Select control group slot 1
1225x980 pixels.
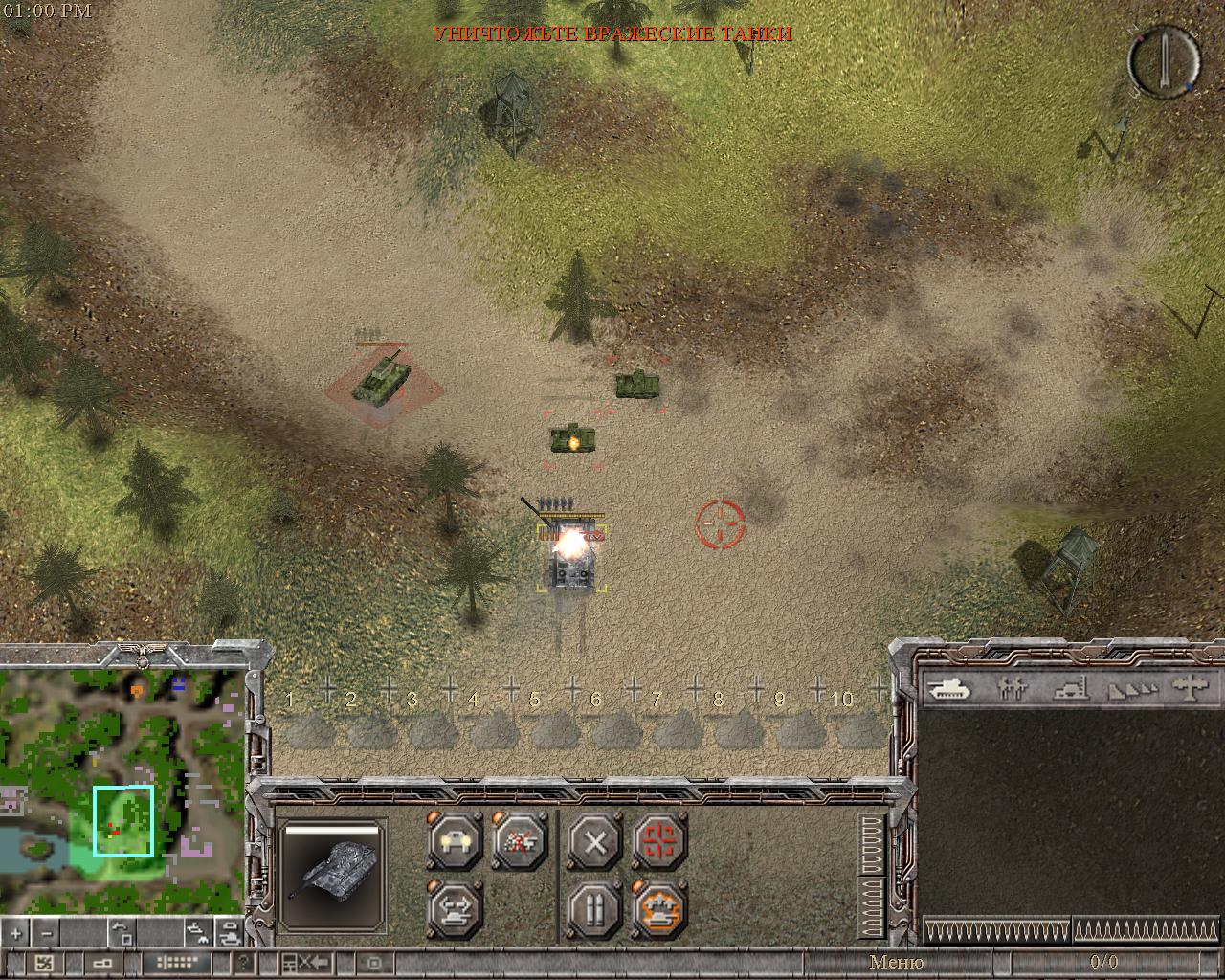pos(306,724)
